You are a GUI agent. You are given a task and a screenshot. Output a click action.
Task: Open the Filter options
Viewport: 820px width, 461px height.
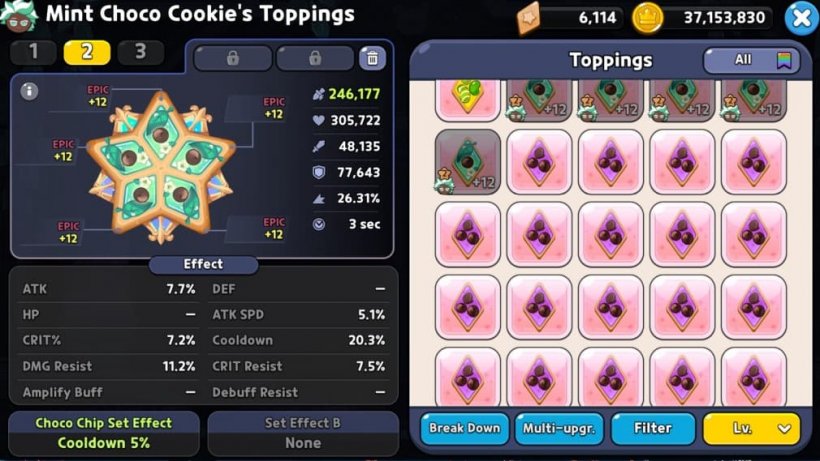[653, 428]
